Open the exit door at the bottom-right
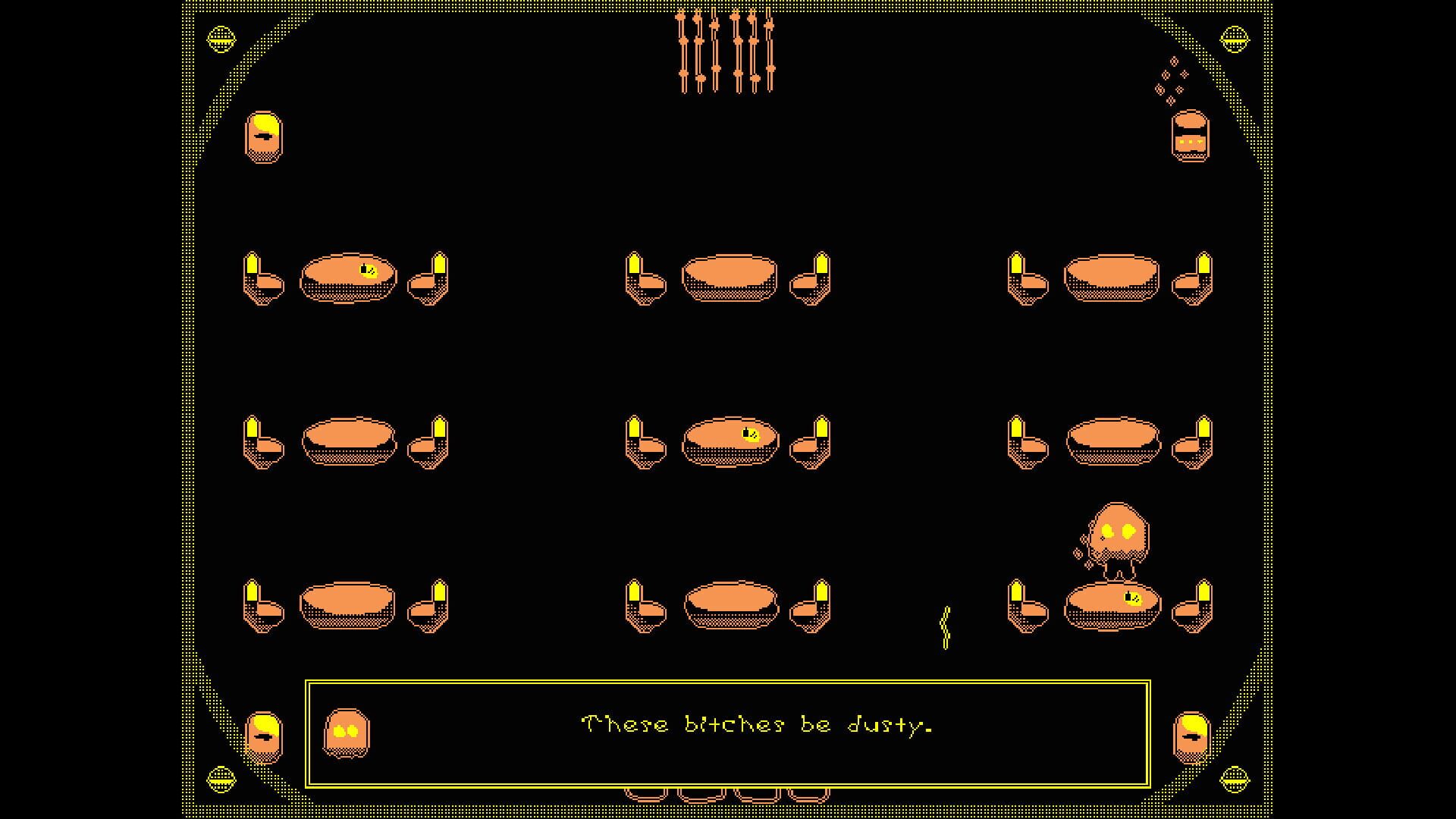 (1191, 739)
